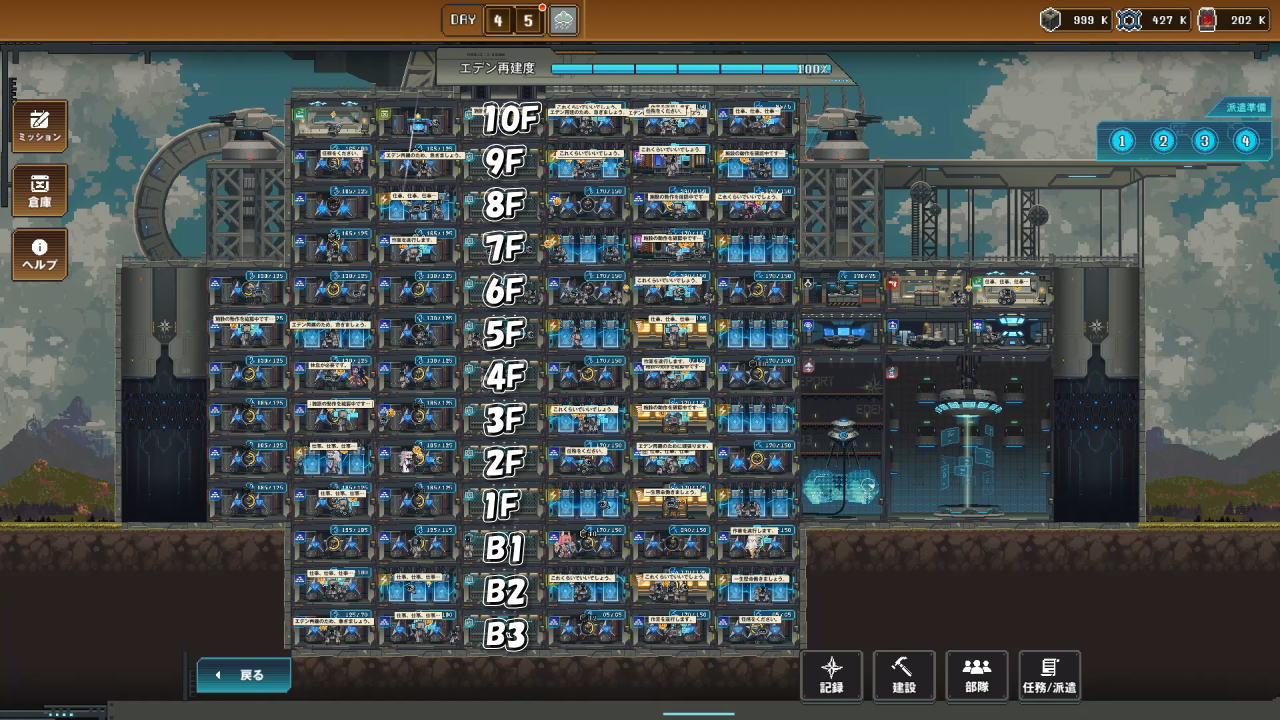Open the 記録 records menu
The image size is (1280, 720).
point(831,675)
